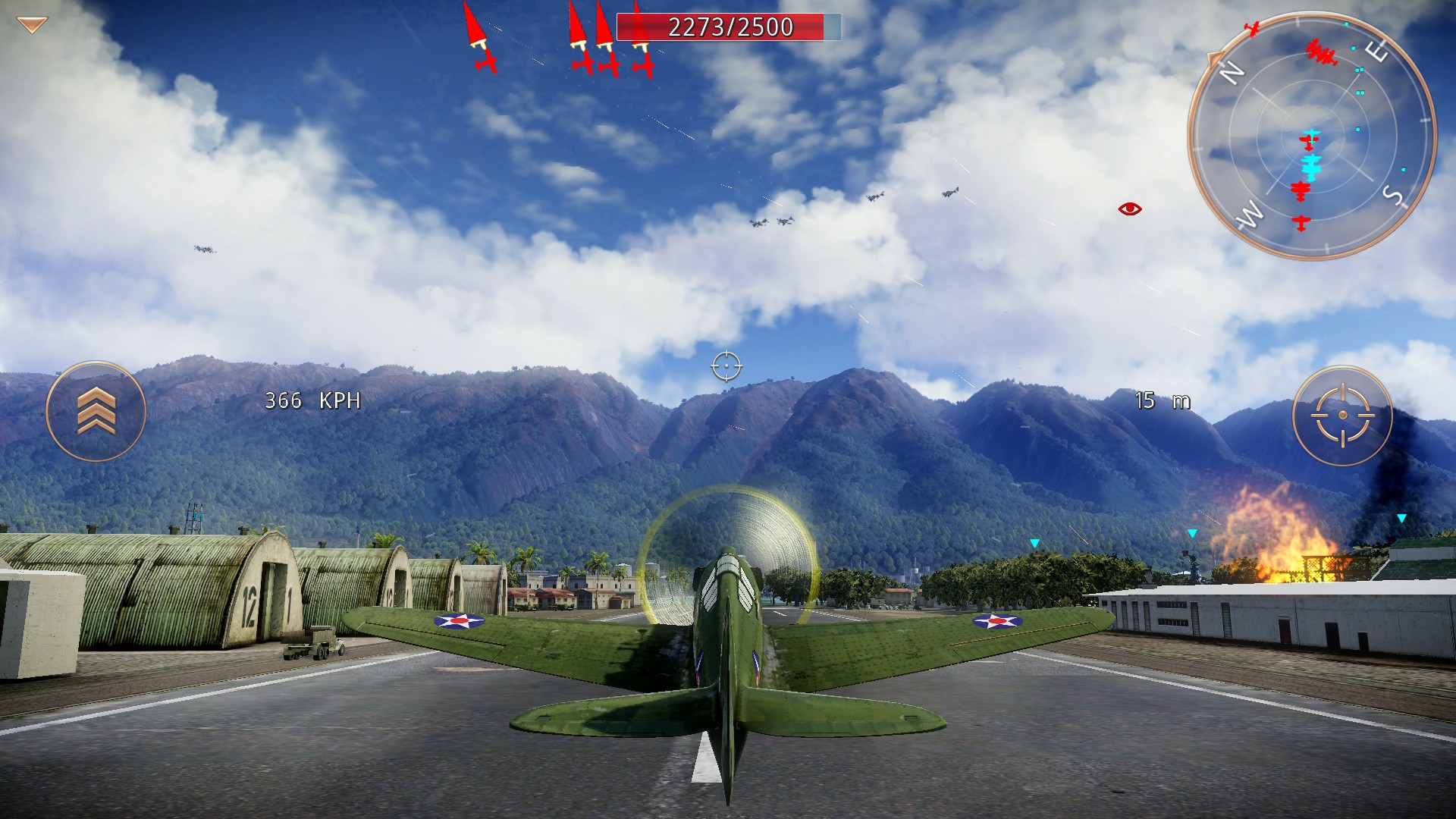This screenshot has height=819, width=1456.
Task: Toggle the red eye view icon
Action: click(1129, 209)
